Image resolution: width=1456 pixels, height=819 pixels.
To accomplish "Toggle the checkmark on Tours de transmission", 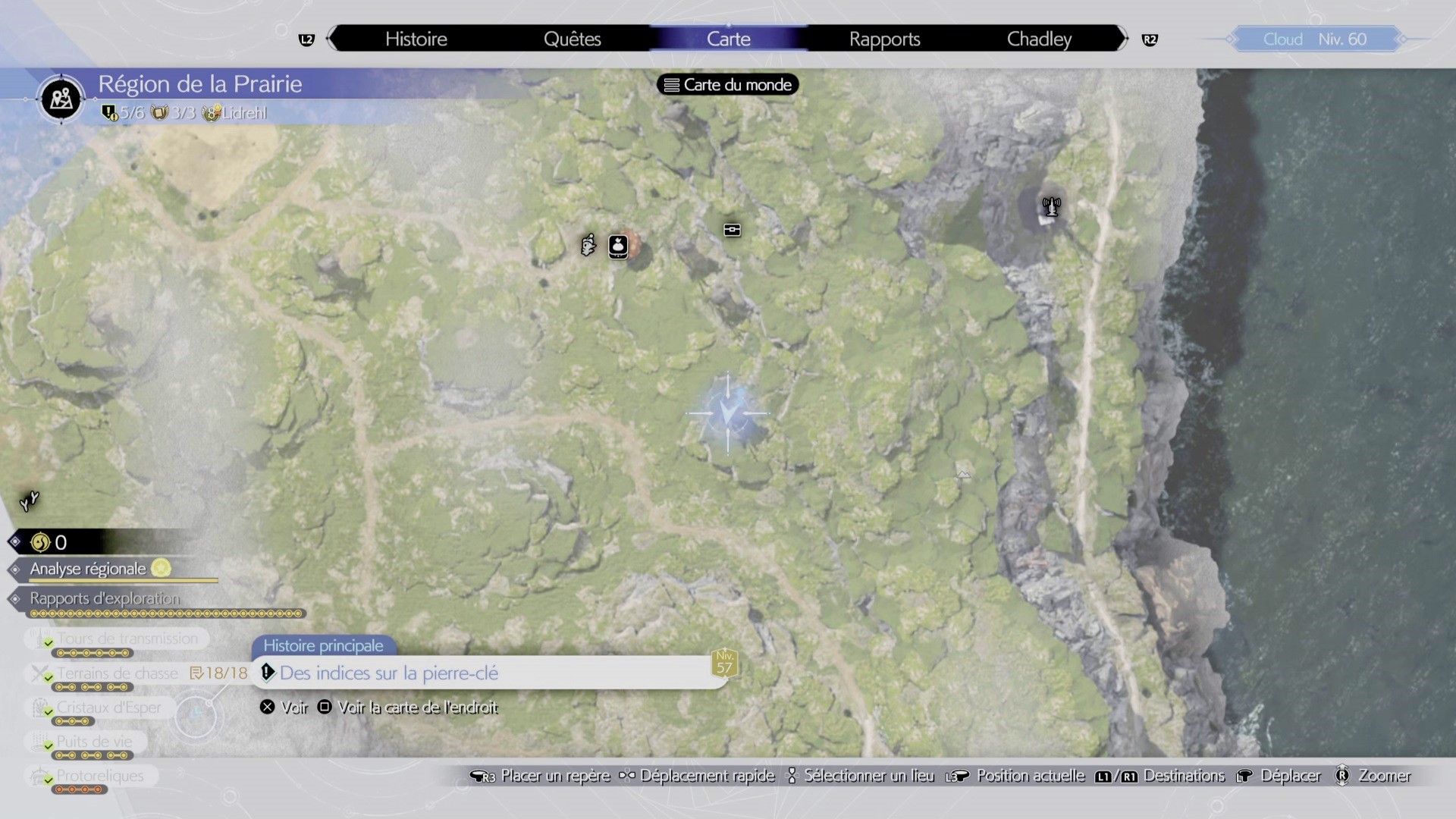I will point(49,641).
